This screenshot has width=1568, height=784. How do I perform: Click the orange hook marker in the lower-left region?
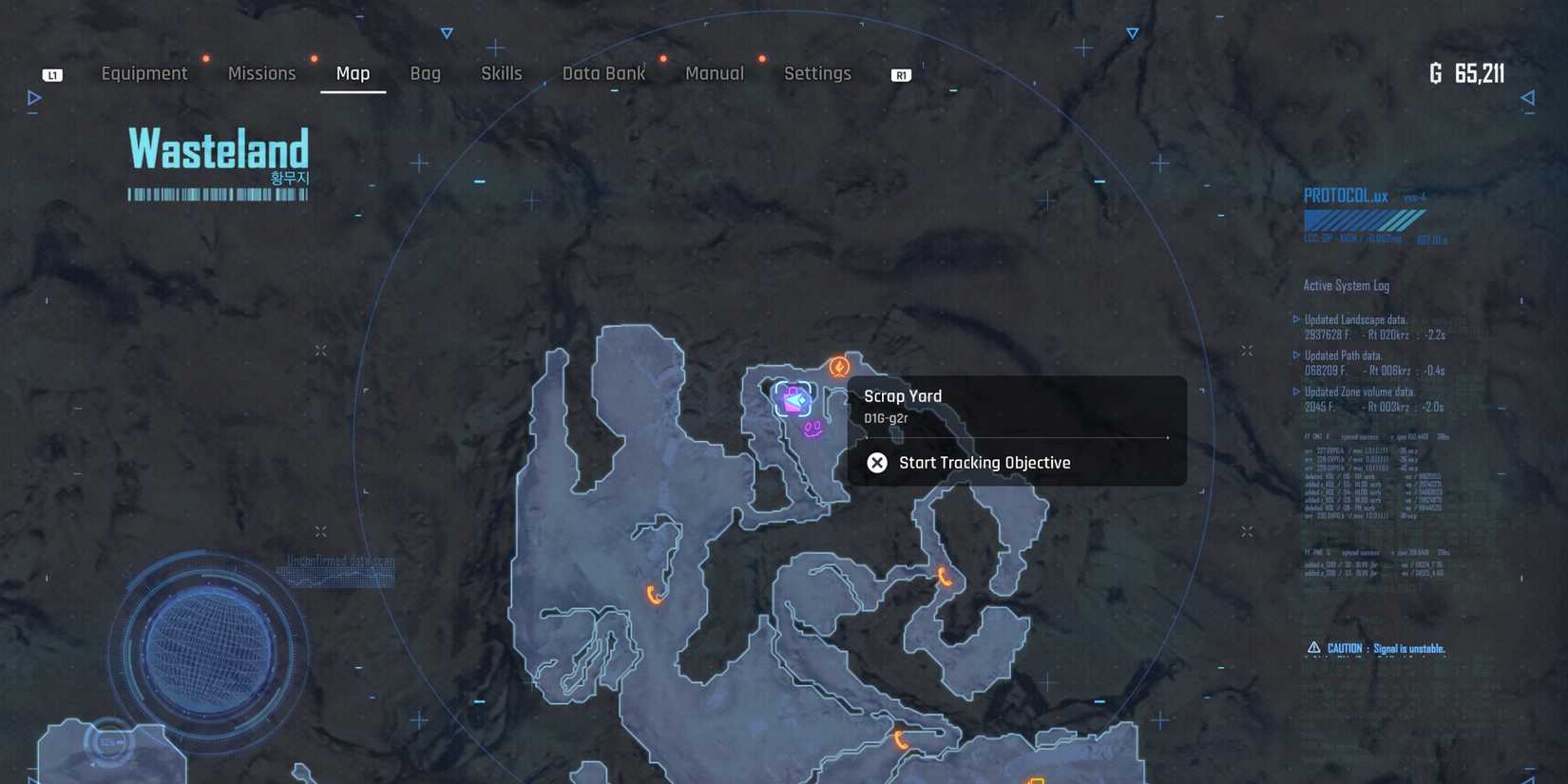click(652, 594)
